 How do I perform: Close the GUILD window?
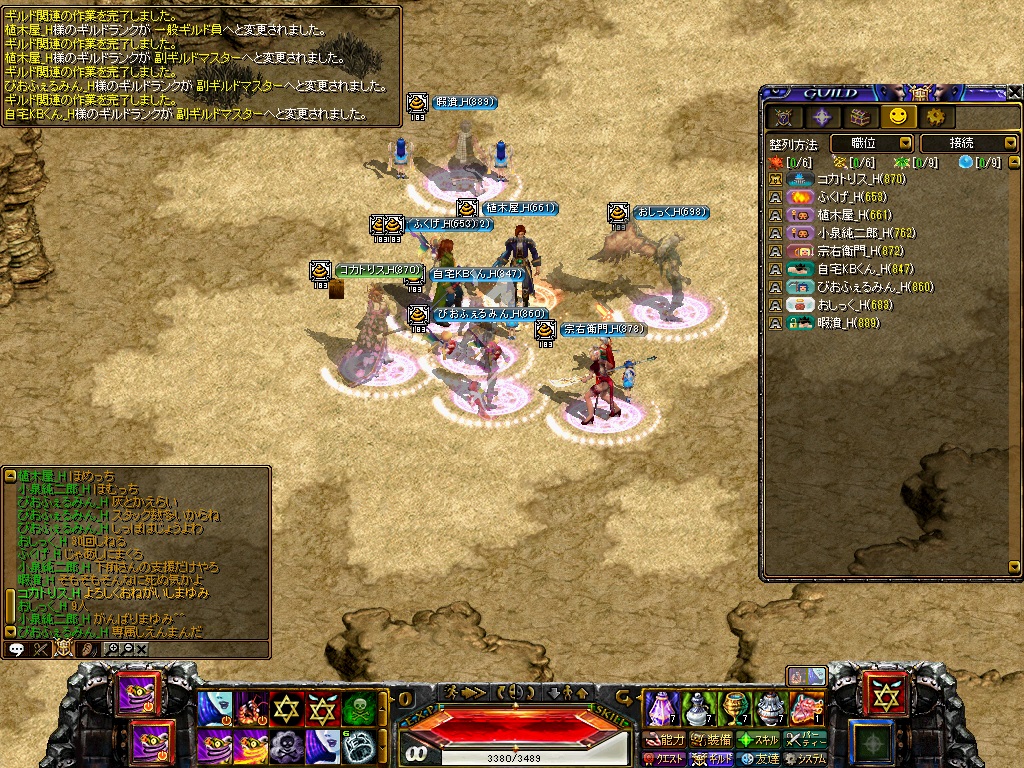click(1013, 92)
